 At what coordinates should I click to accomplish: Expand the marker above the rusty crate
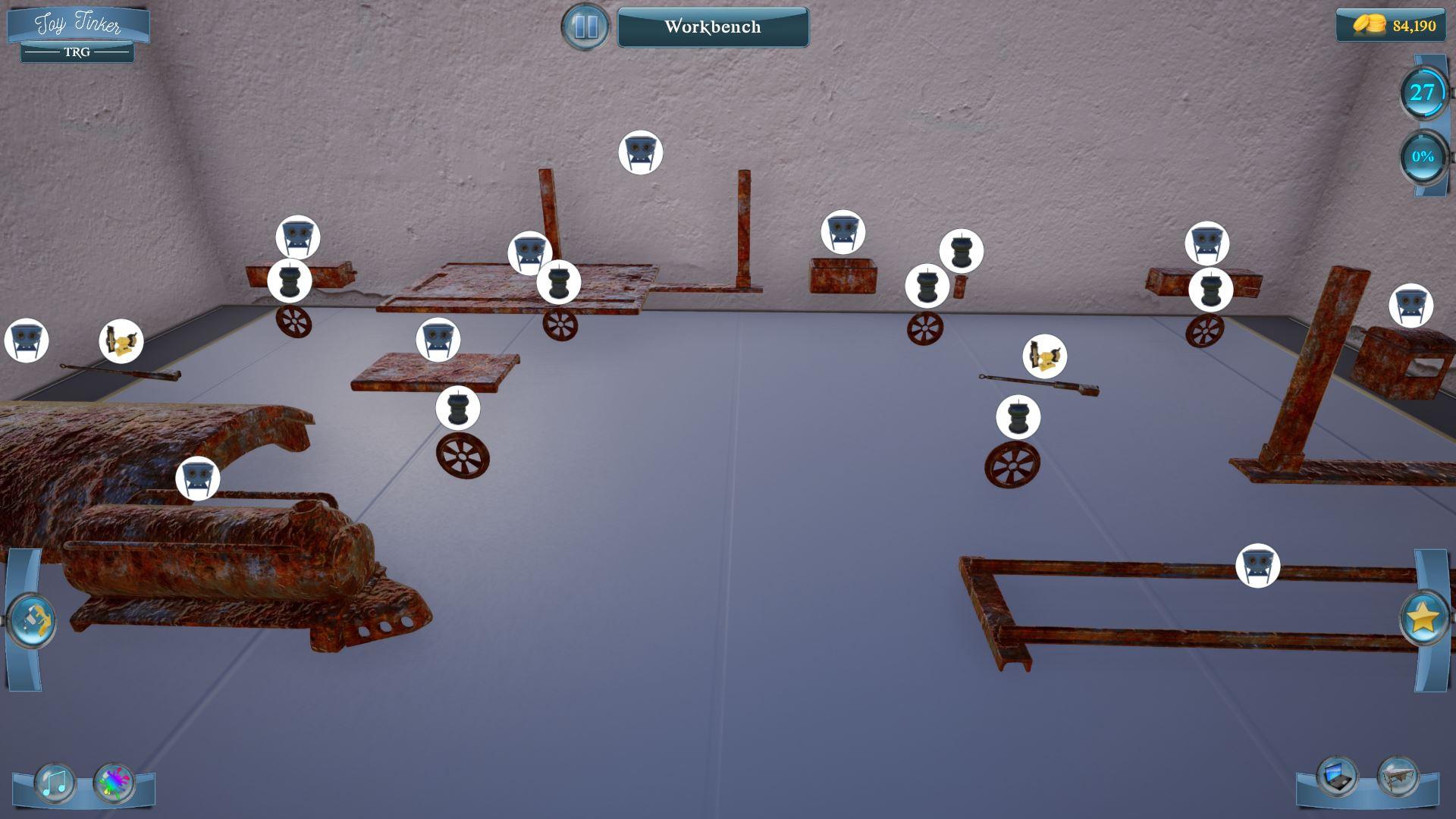[x=844, y=232]
